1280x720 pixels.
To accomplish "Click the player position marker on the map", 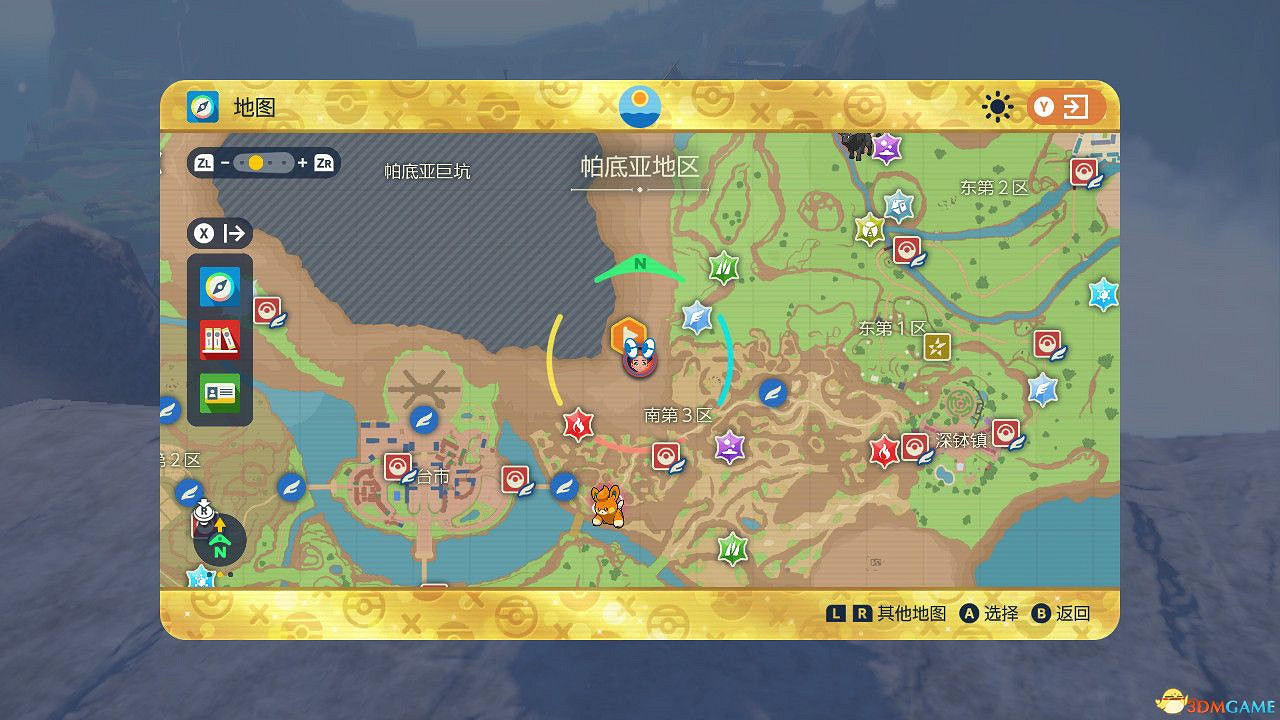I will pos(638,360).
